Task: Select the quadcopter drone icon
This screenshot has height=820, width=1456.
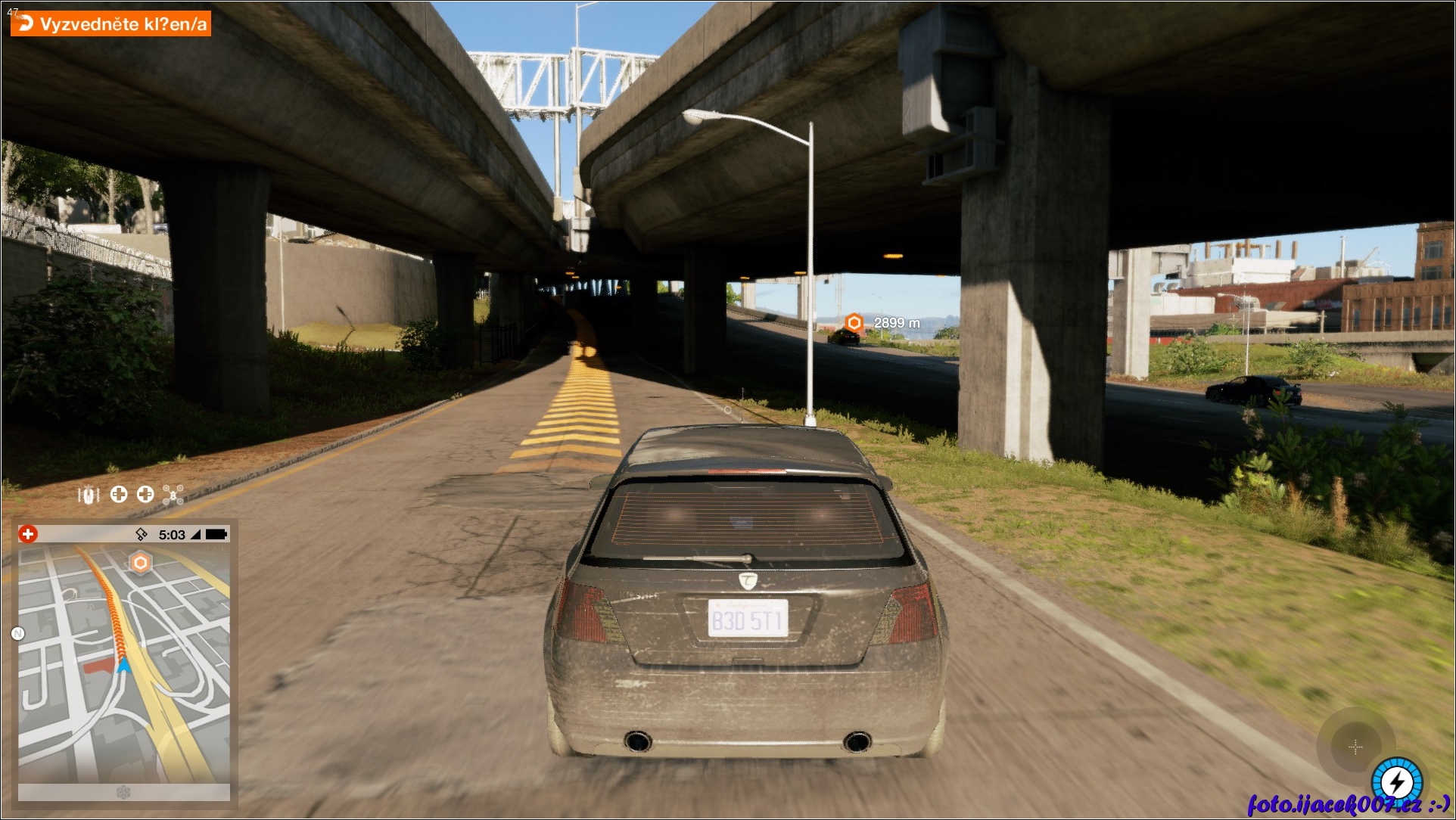Action: click(x=173, y=495)
